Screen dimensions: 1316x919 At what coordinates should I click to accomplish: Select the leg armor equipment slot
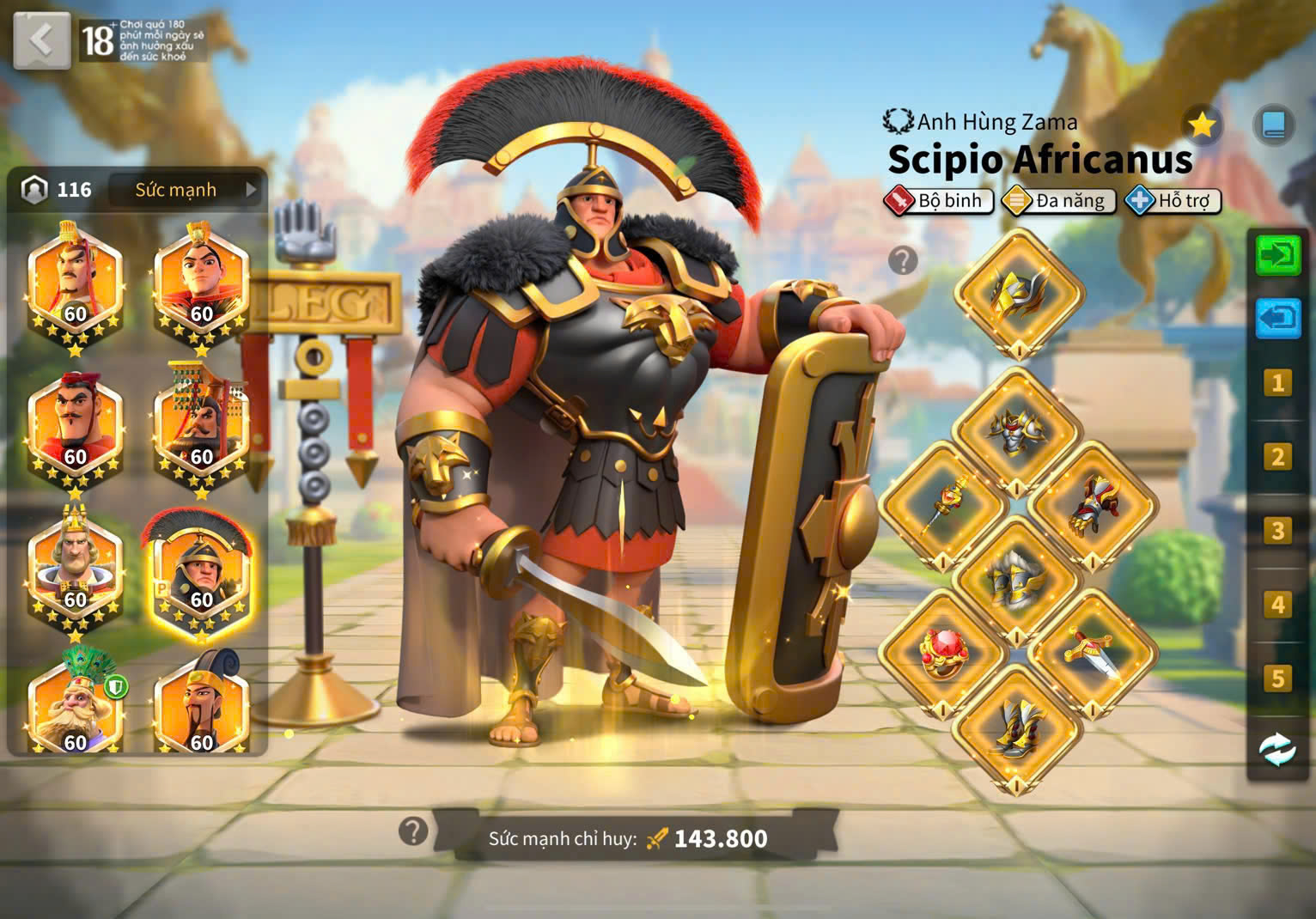click(x=1016, y=580)
